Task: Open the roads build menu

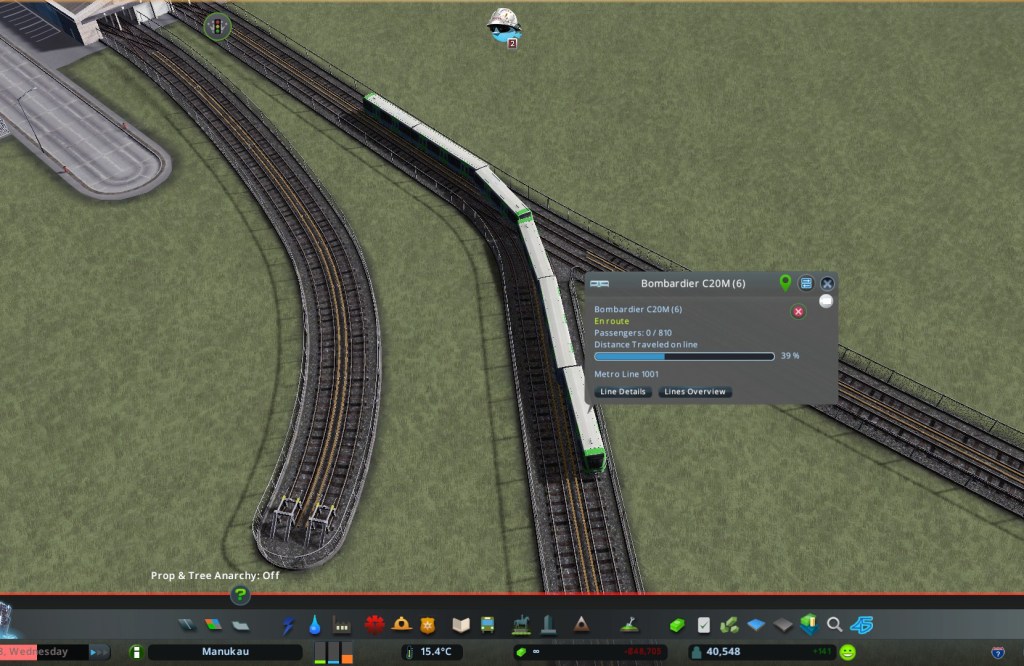Action: click(x=188, y=625)
